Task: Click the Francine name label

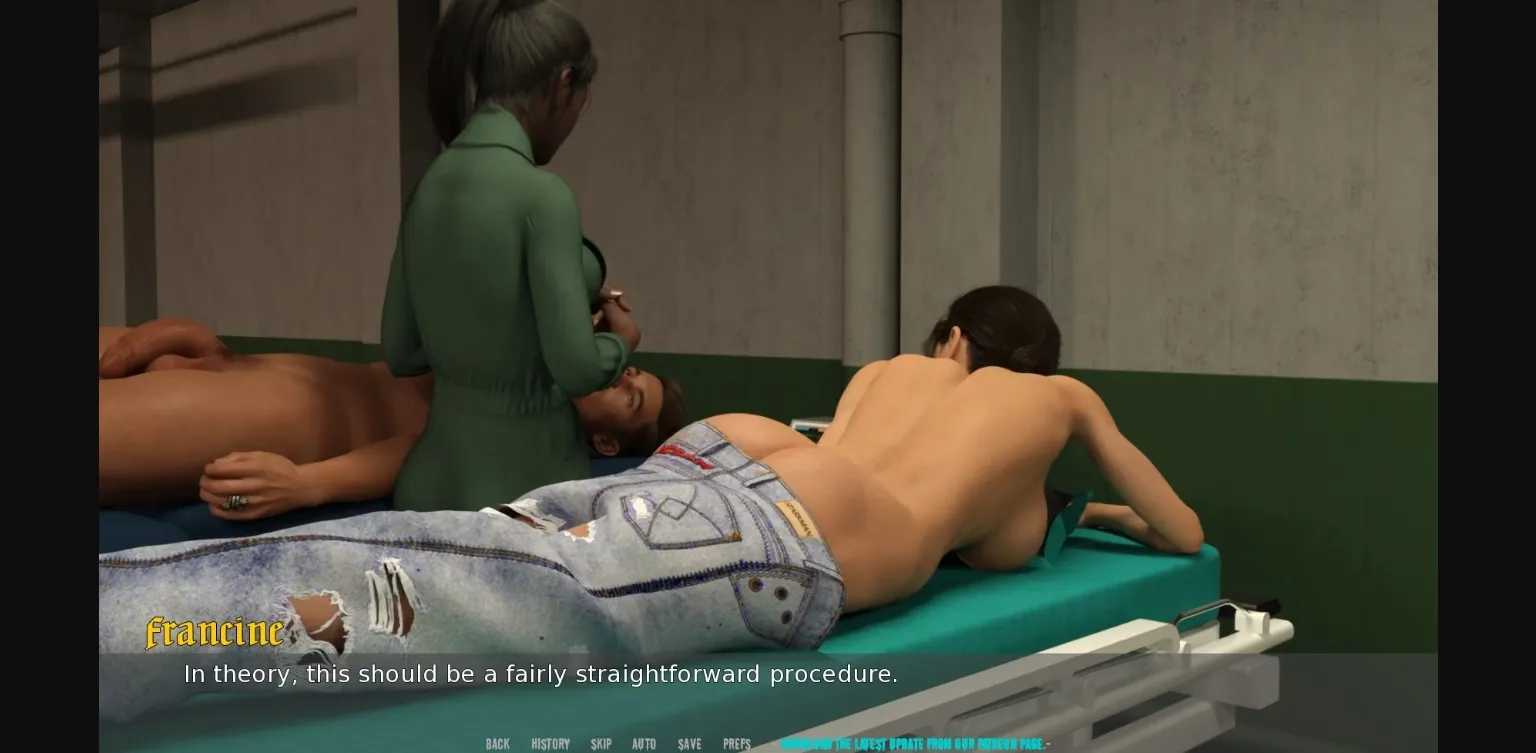Action: coord(214,632)
